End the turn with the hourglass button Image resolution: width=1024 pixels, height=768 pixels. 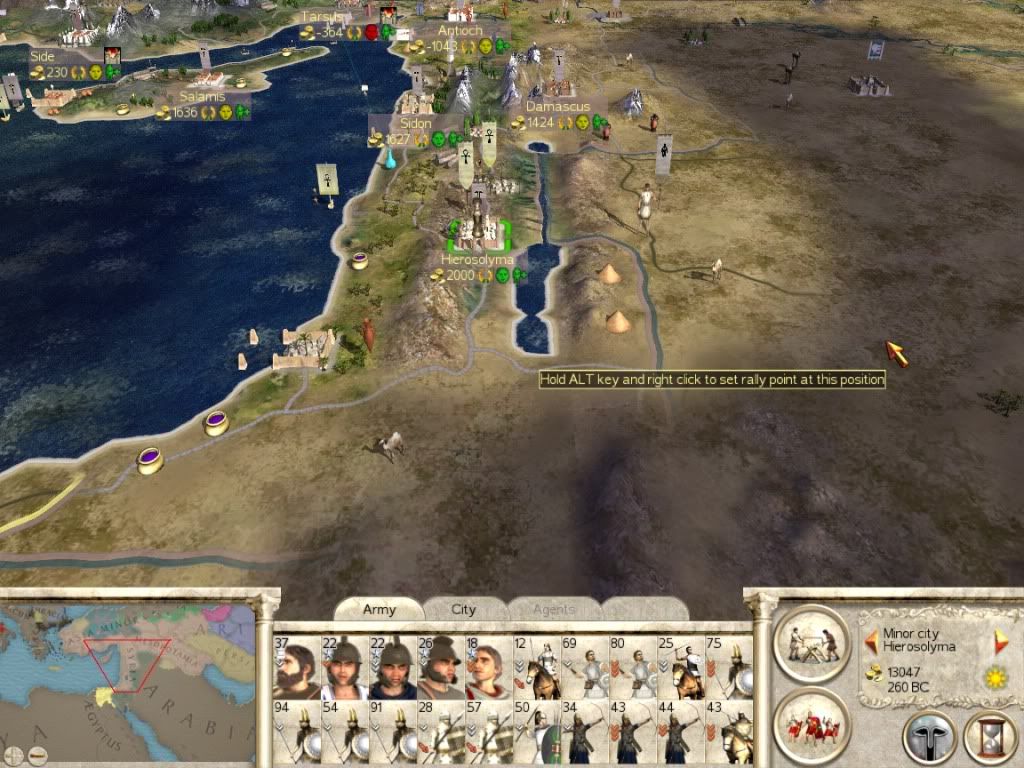pyautogui.click(x=989, y=739)
